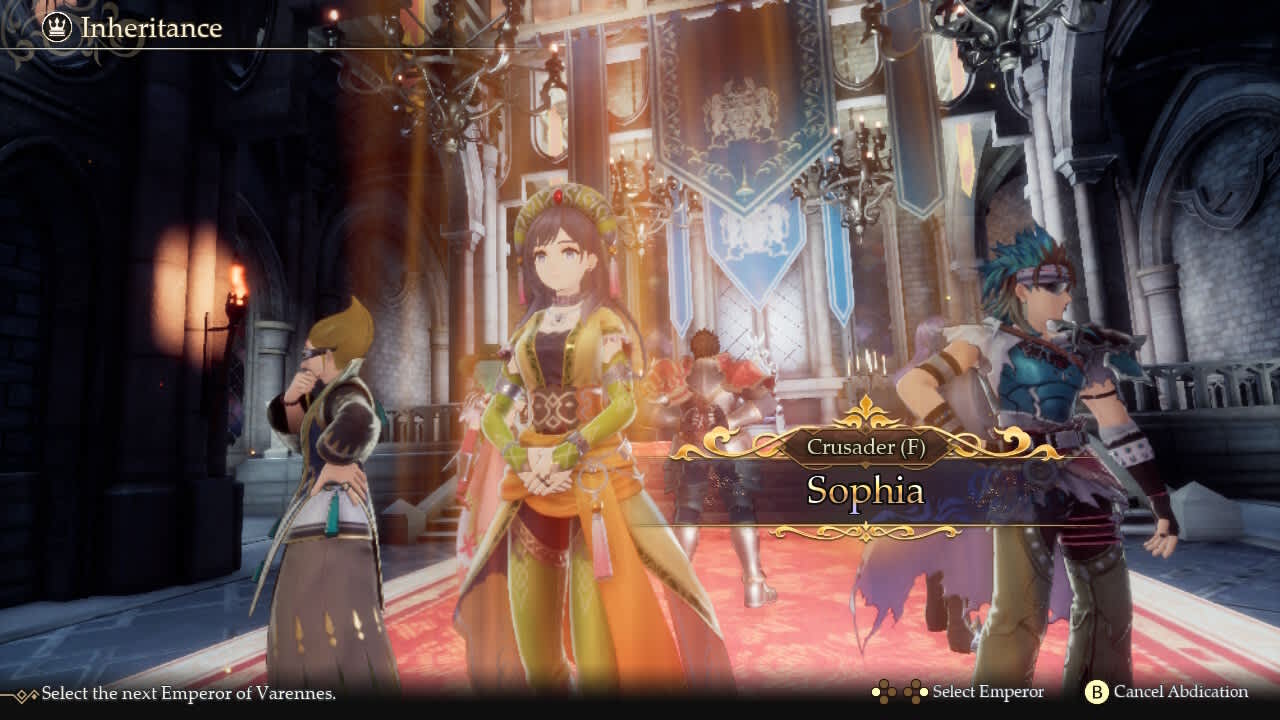1280x720 pixels.
Task: Click the left d-pad icon near Select Emperor
Action: pyautogui.click(x=884, y=691)
